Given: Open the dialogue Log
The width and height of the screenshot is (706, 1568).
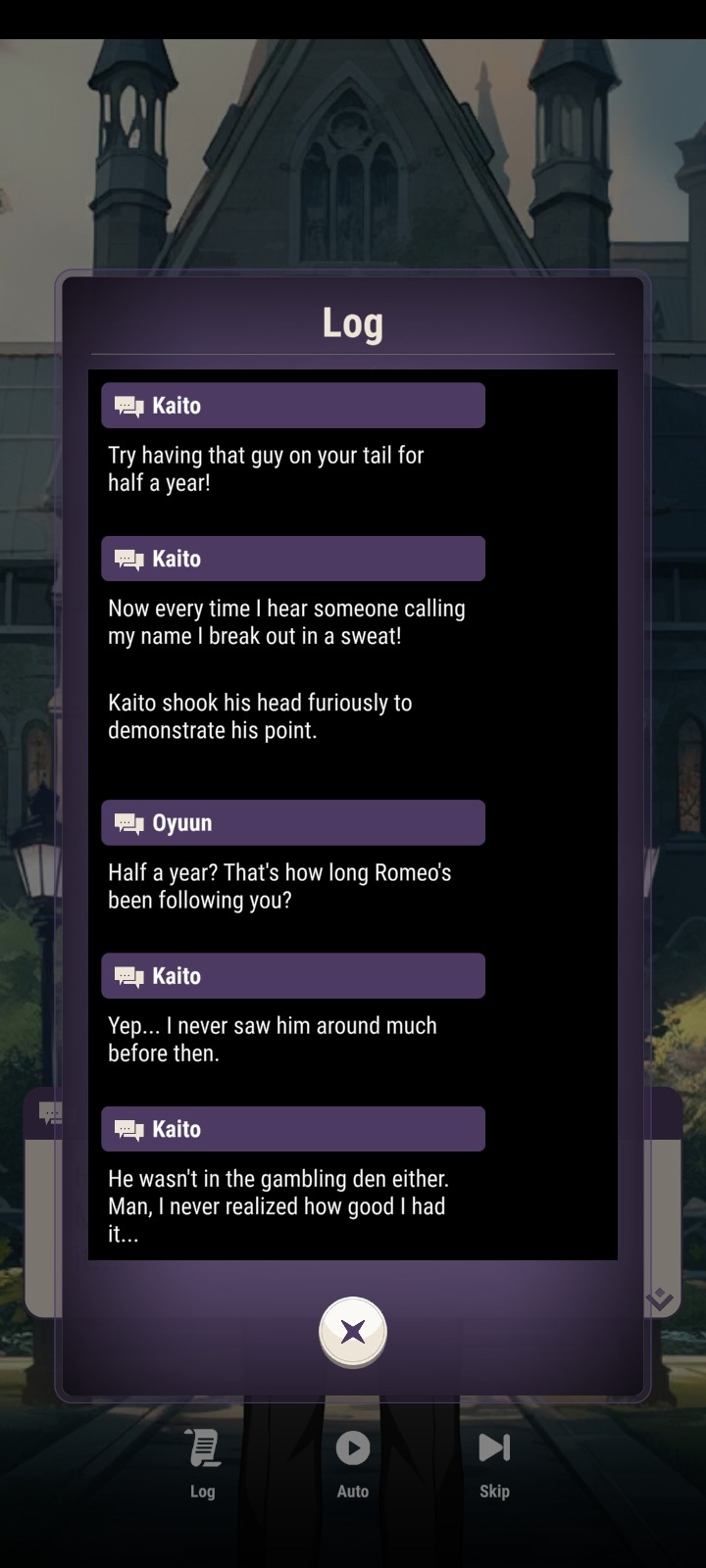Looking at the screenshot, I should pos(203,1461).
